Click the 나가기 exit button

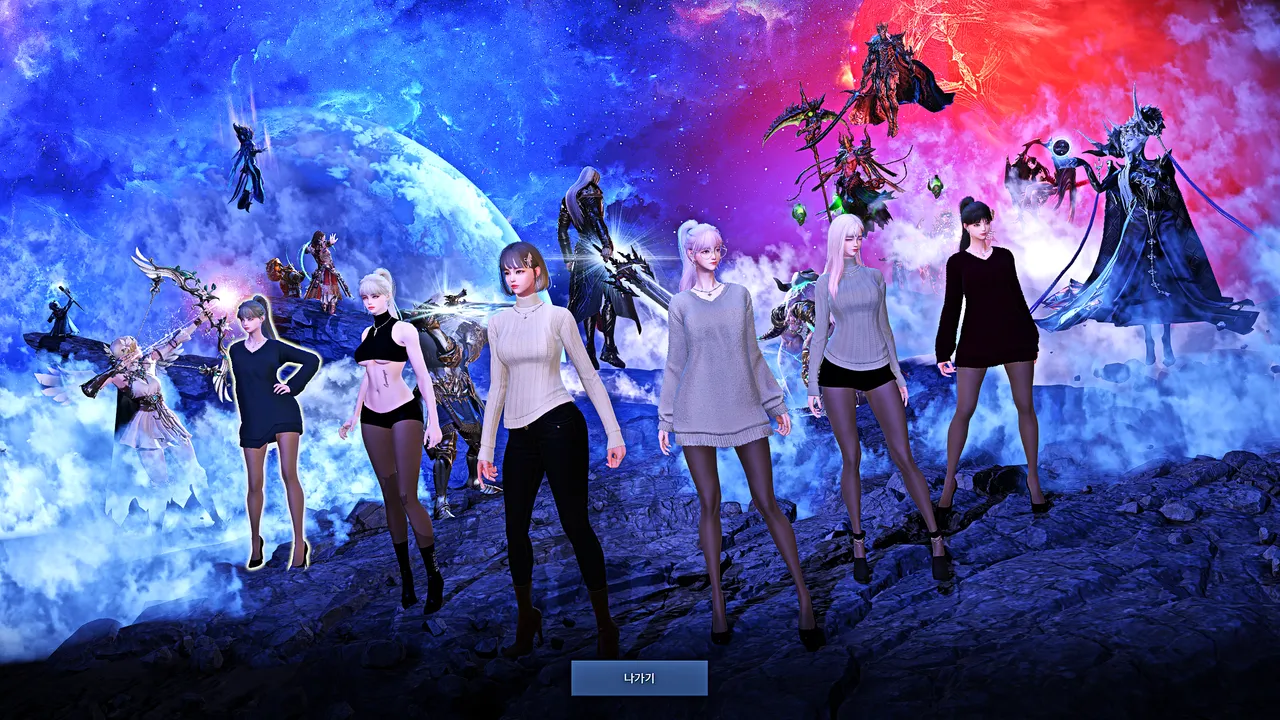[x=639, y=678]
